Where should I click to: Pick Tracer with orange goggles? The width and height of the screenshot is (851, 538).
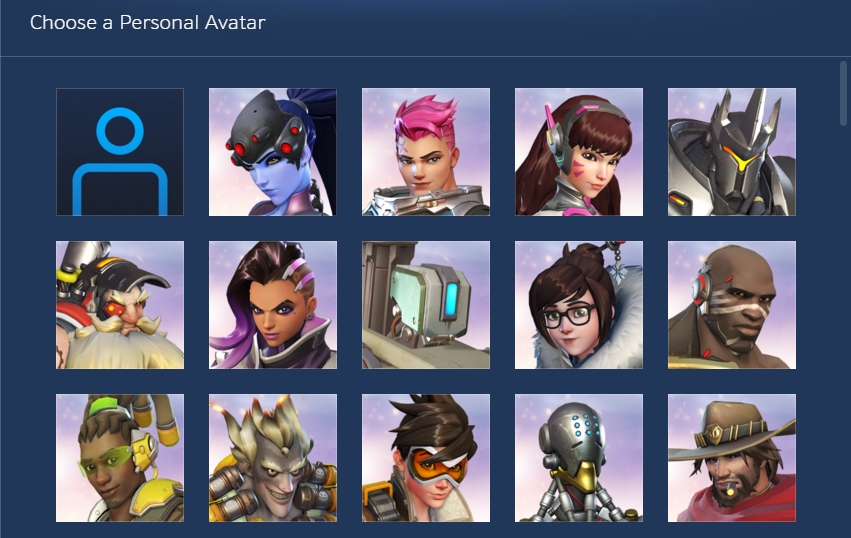tap(426, 458)
